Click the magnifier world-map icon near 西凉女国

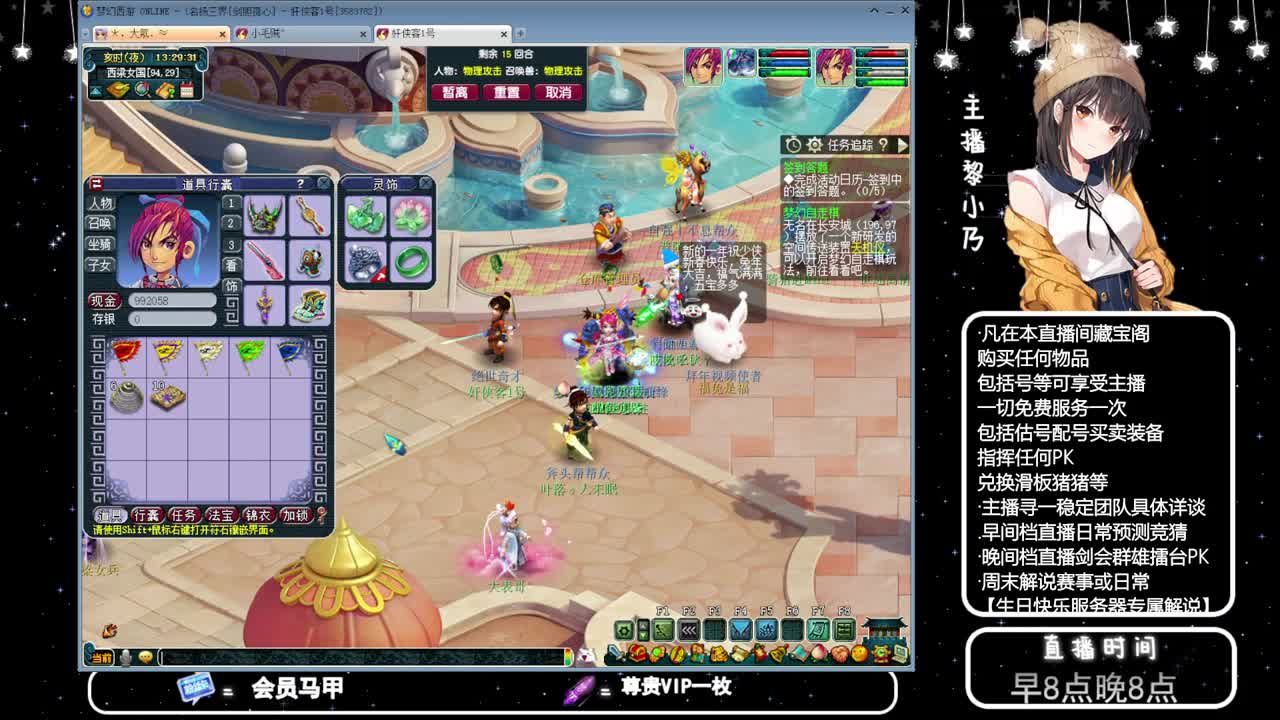point(141,91)
